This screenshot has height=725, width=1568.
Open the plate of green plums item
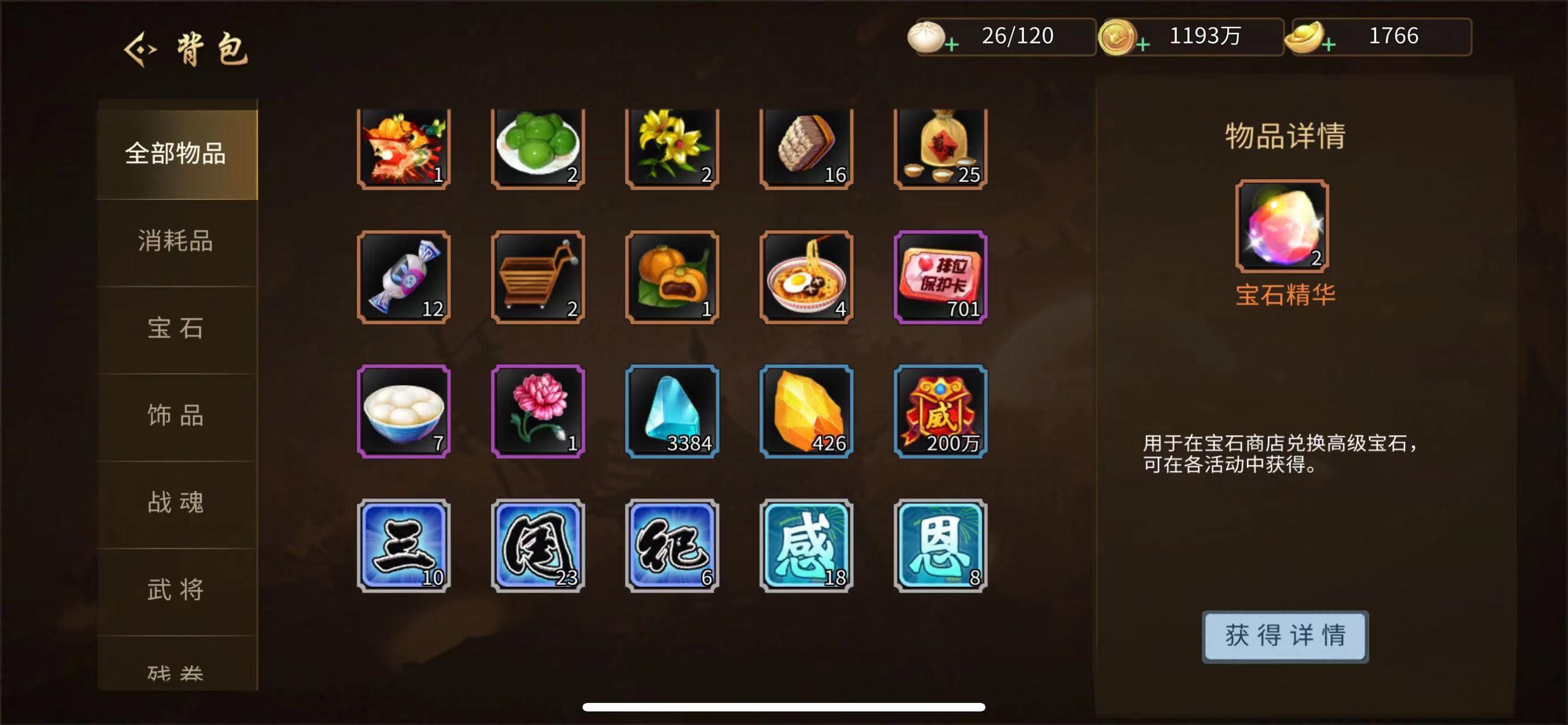[x=536, y=148]
